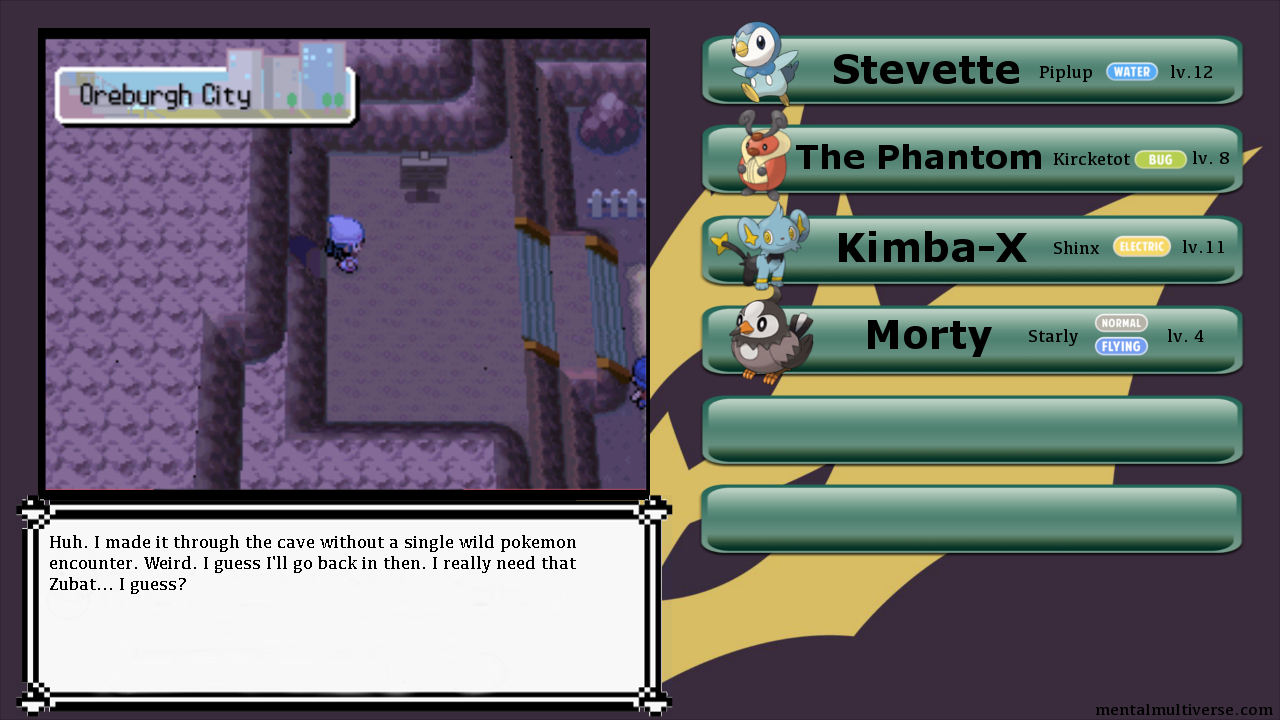Advance the dialogue text box
The width and height of the screenshot is (1280, 720).
(340, 605)
